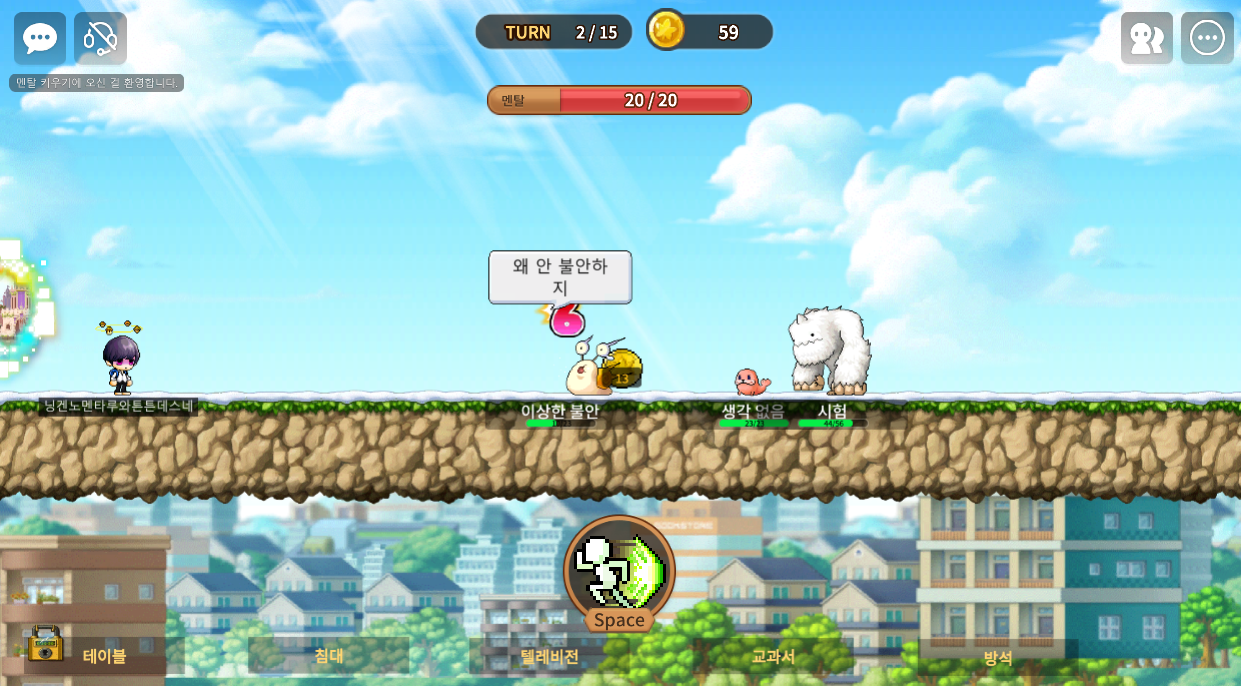Choose the 침대 slot
This screenshot has width=1241, height=686.
pyautogui.click(x=329, y=656)
